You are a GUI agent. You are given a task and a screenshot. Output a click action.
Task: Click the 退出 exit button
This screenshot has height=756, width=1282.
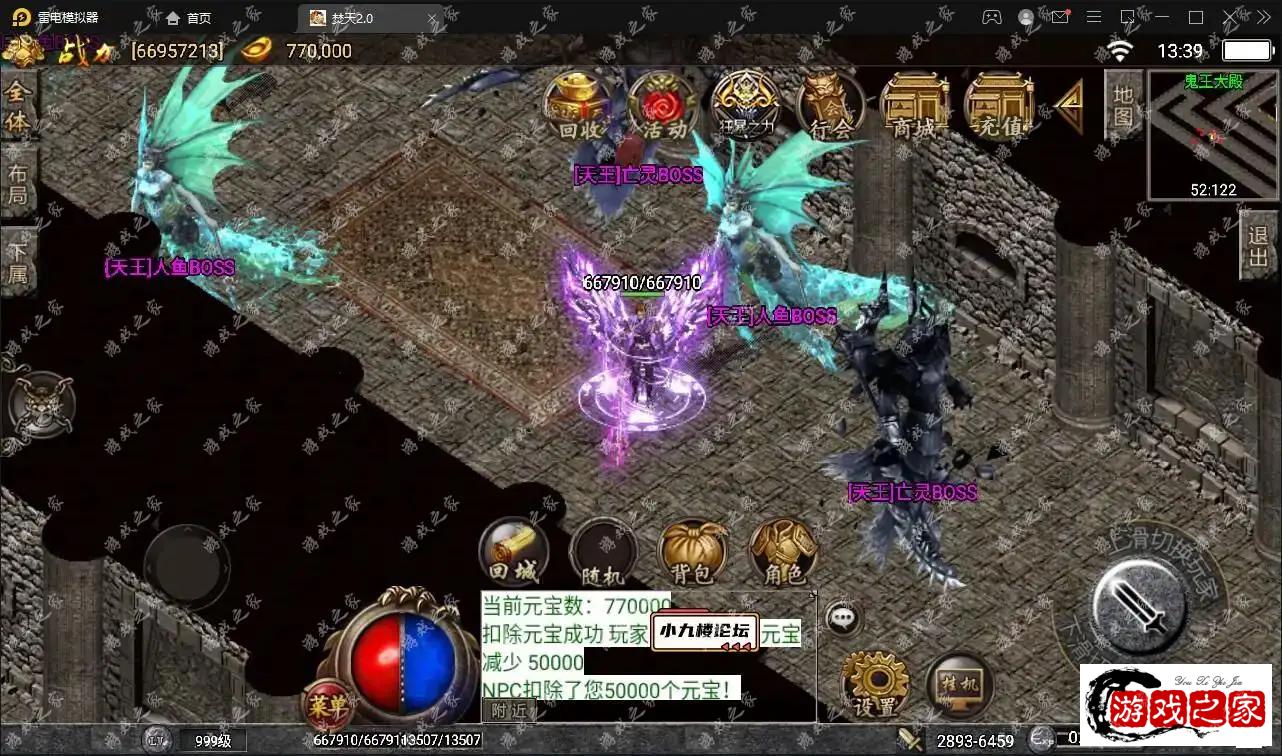pyautogui.click(x=1259, y=250)
